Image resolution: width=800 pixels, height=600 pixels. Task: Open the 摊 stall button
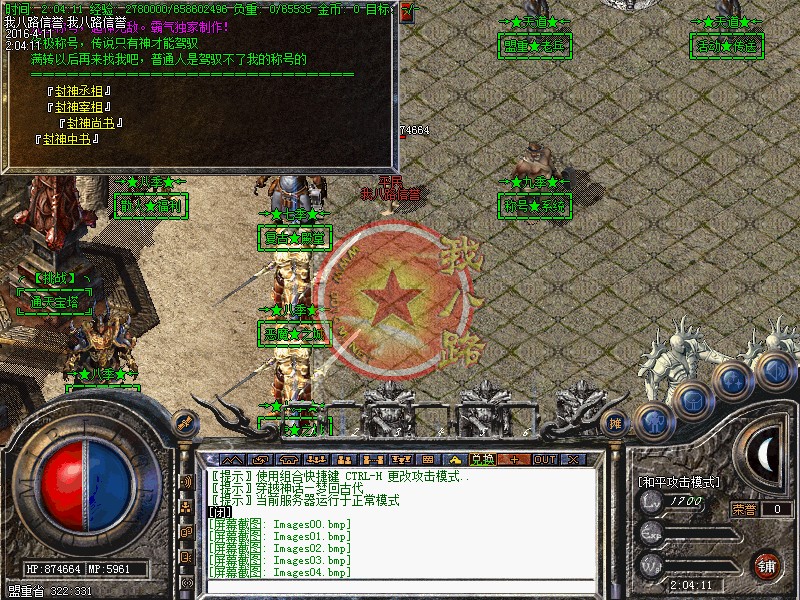616,423
